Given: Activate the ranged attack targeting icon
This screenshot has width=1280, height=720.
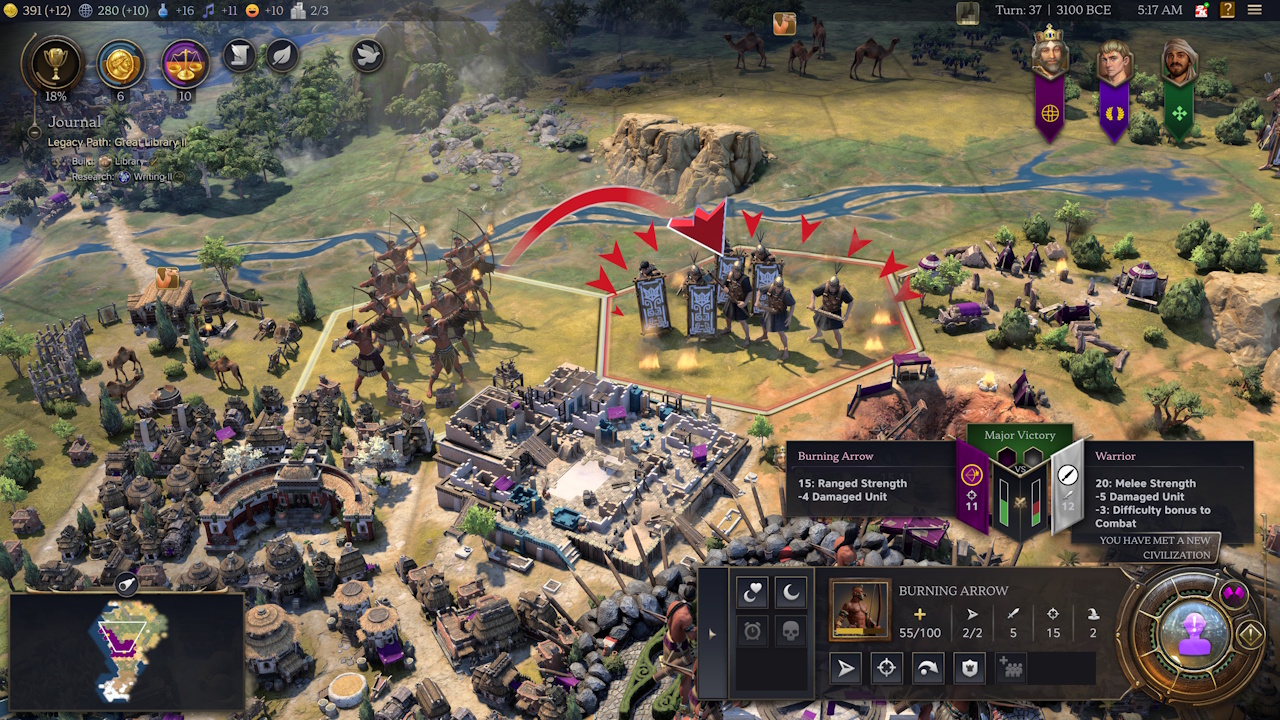Looking at the screenshot, I should (886, 668).
